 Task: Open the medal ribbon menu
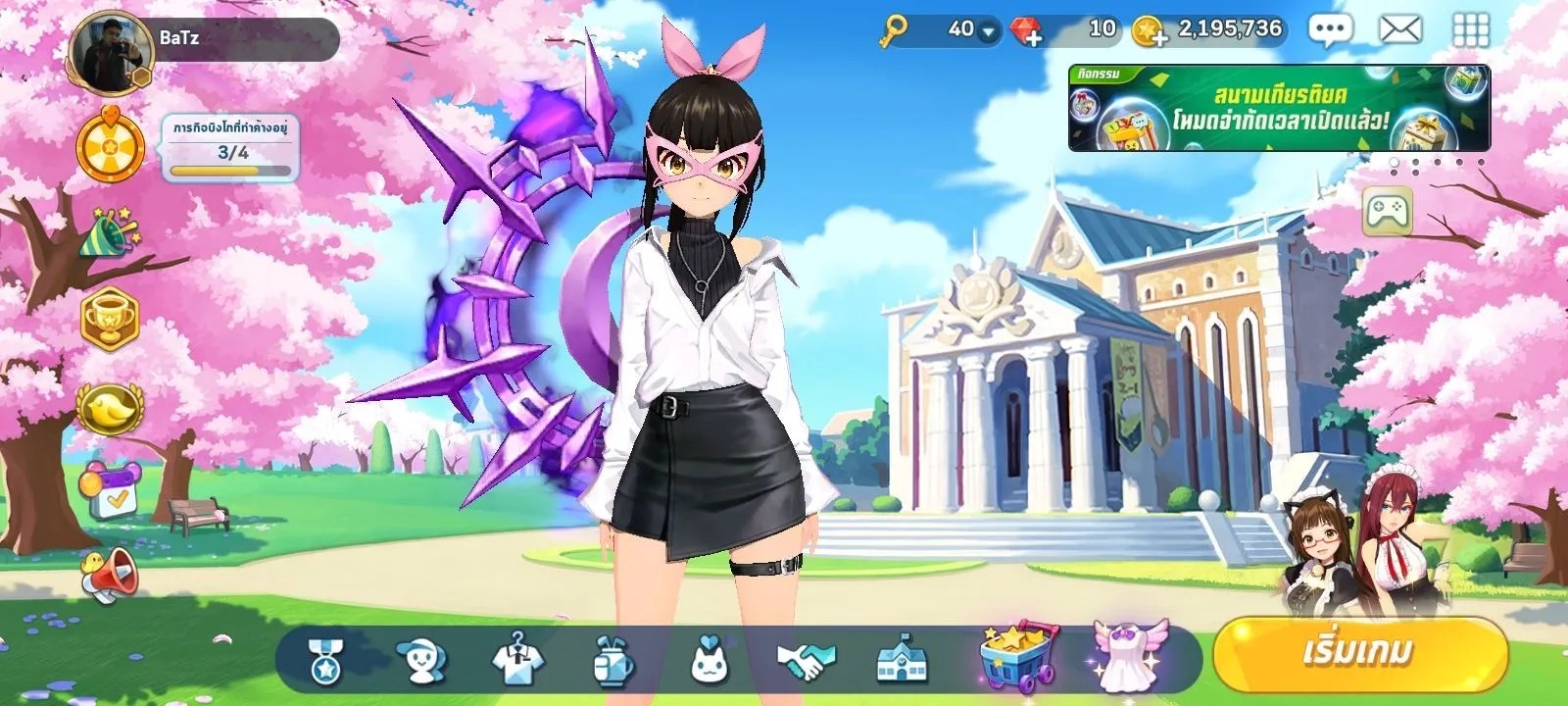pyautogui.click(x=324, y=660)
